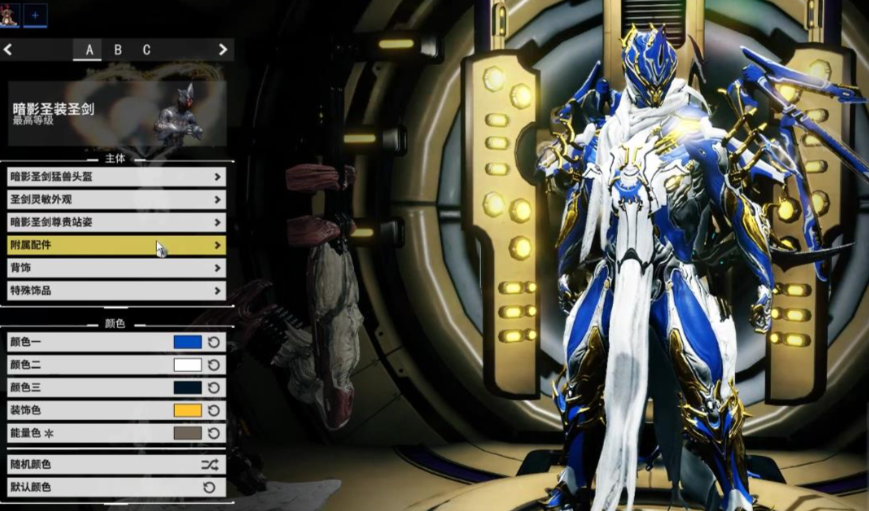Screen dimensions: 869x511
Task: Restore defaults with the 默认颜色 button
Action: (x=115, y=487)
